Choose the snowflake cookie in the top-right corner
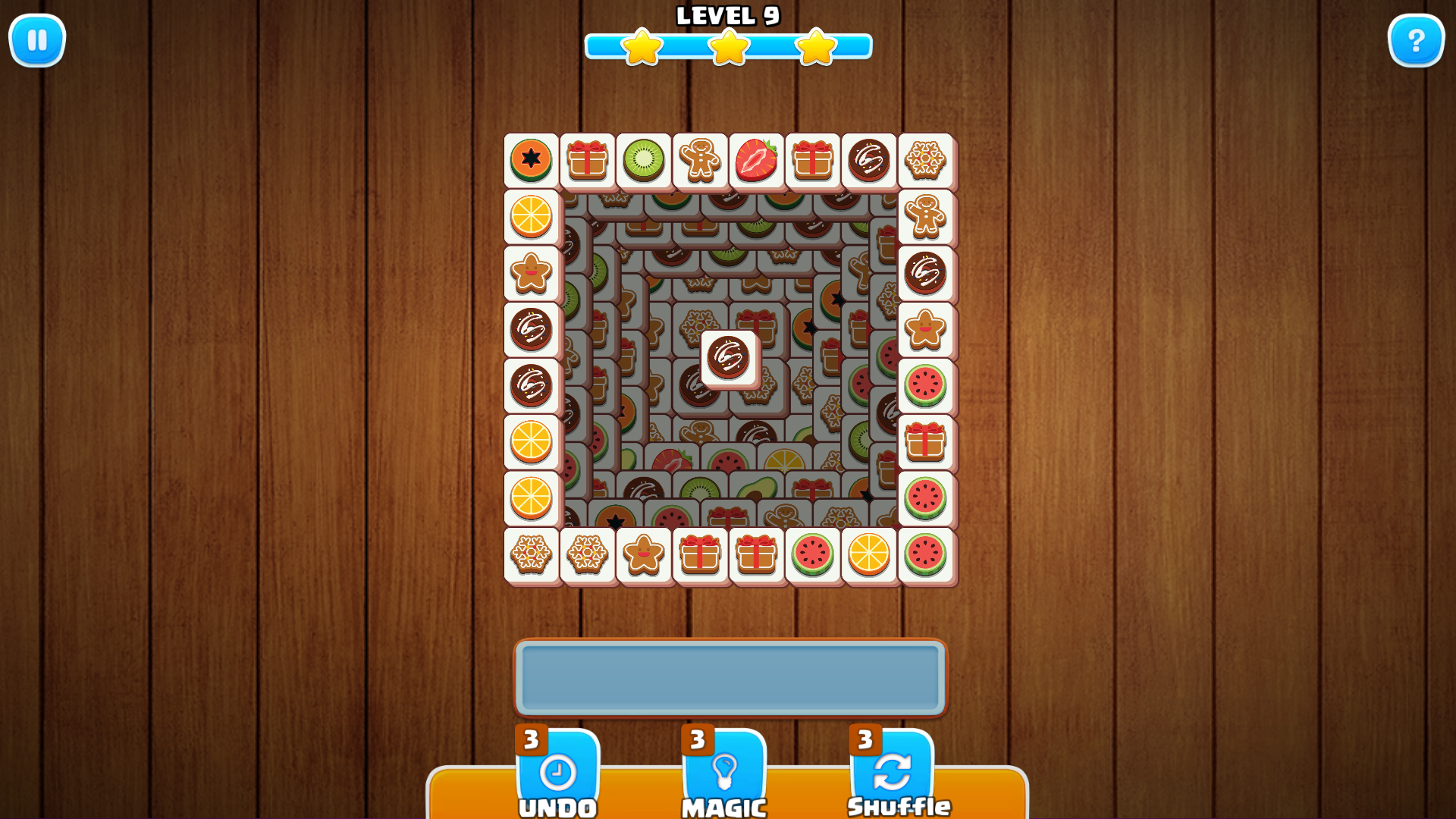 926,160
